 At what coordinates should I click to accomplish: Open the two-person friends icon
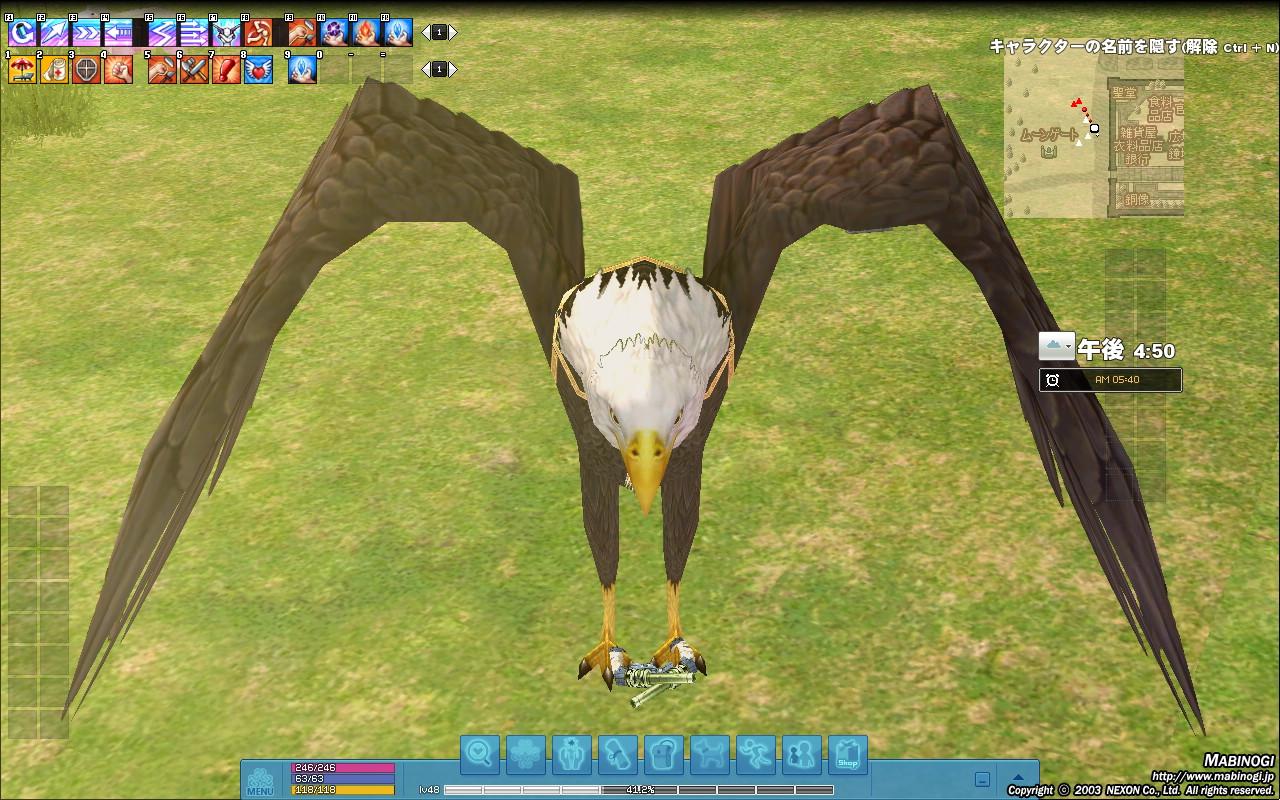802,755
